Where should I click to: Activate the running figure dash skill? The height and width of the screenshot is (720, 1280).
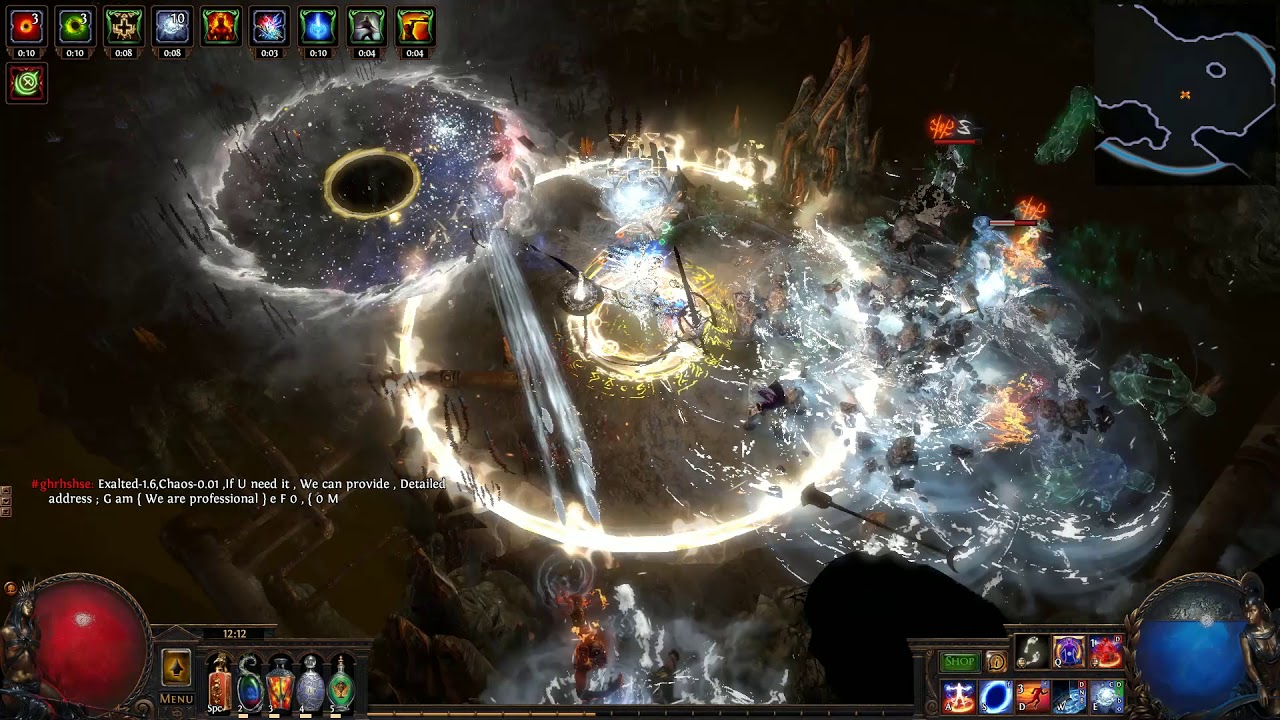pos(1032,696)
